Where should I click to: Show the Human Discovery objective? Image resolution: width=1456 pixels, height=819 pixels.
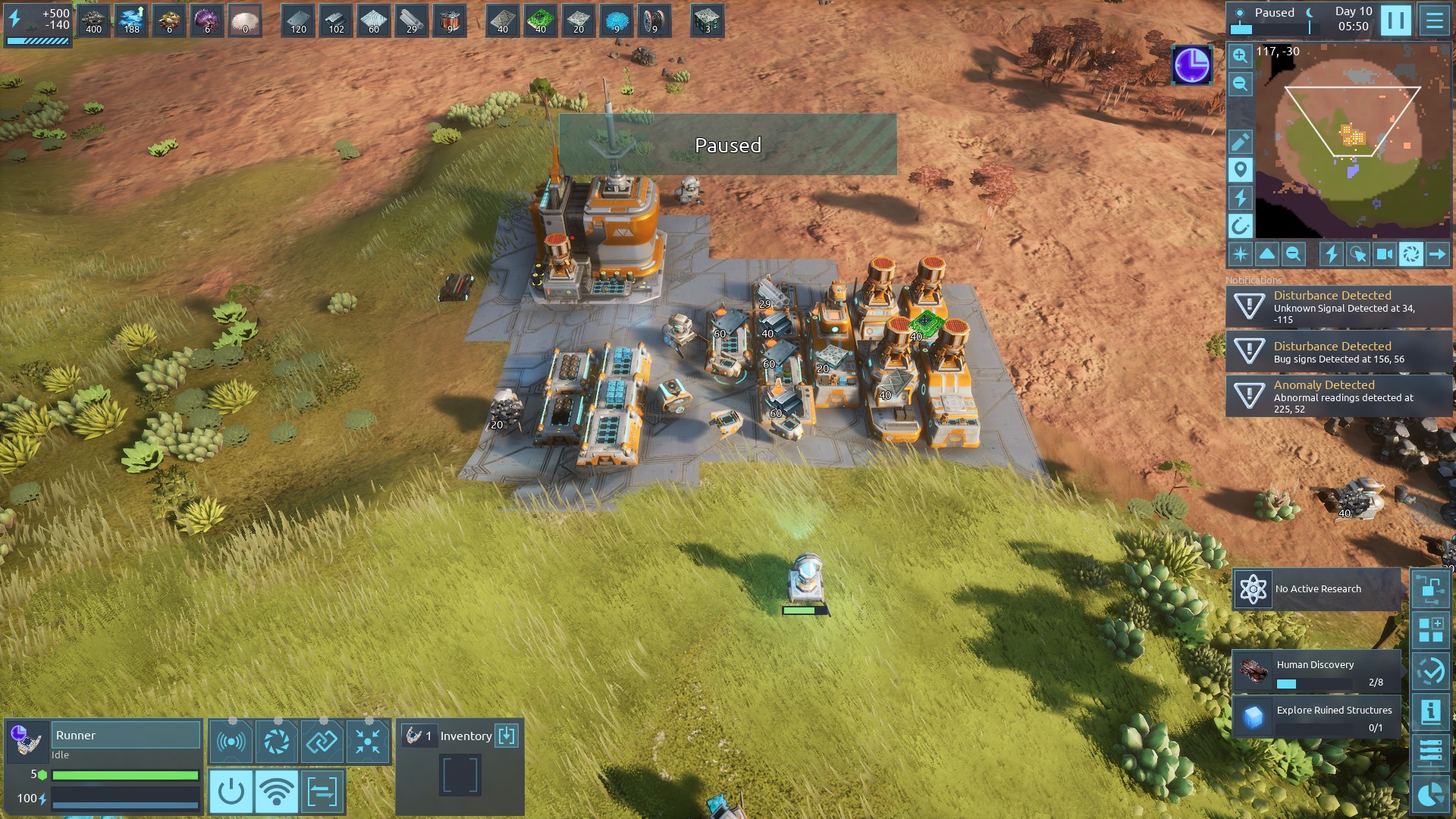1316,672
